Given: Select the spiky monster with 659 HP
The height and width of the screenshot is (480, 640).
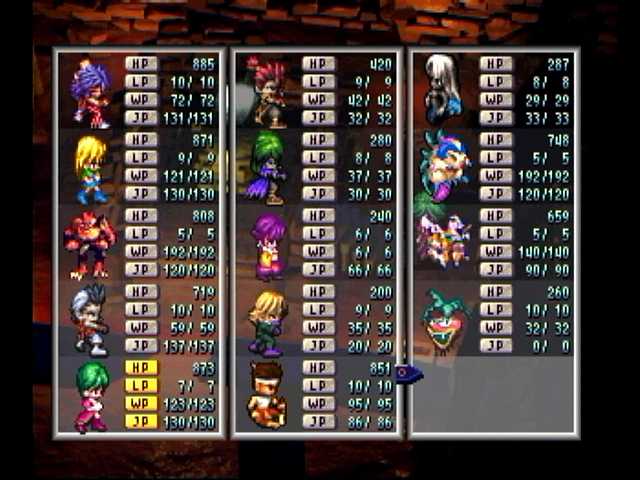Looking at the screenshot, I should [x=441, y=240].
